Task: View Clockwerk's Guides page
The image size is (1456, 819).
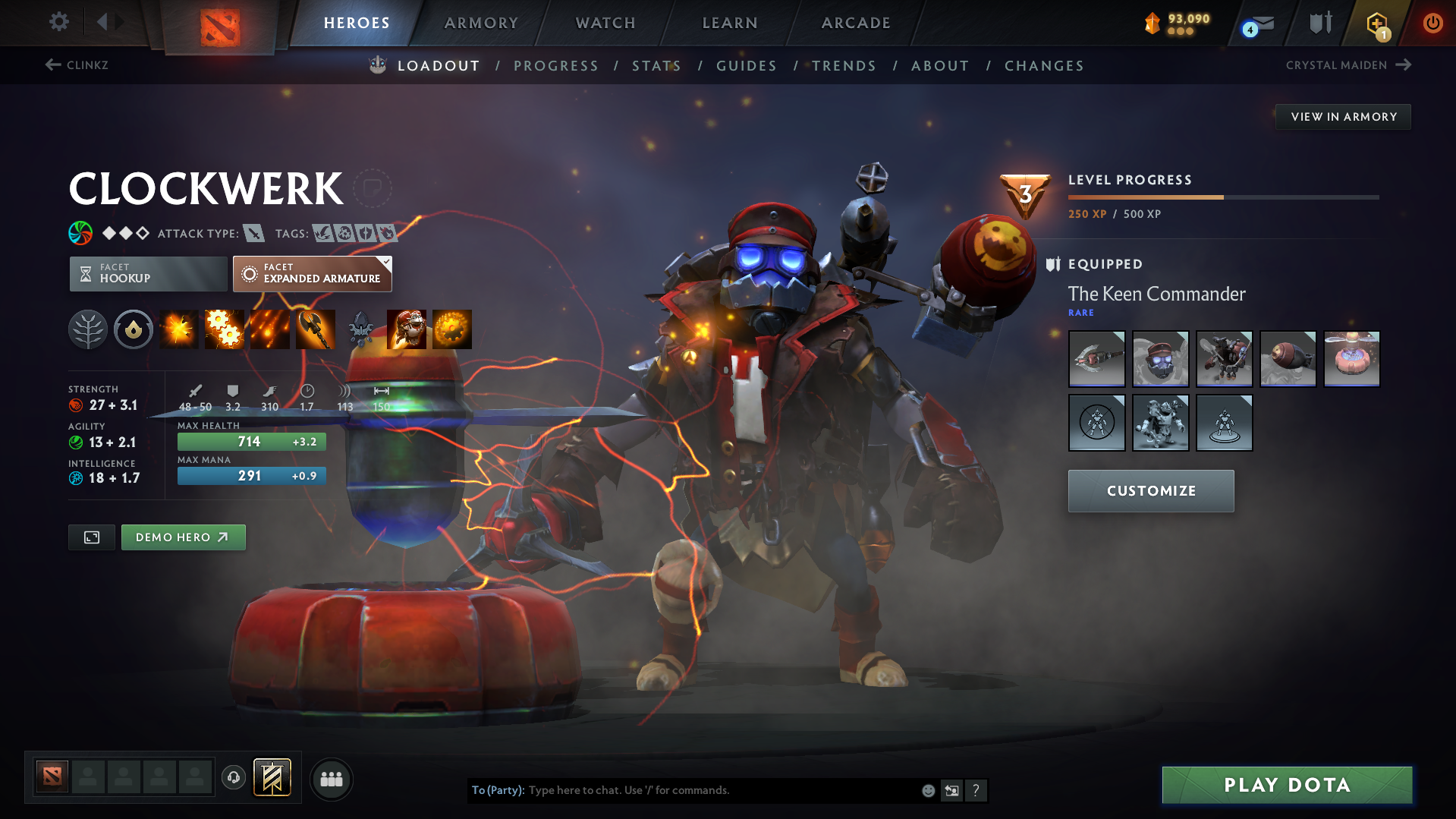Action: pos(747,66)
